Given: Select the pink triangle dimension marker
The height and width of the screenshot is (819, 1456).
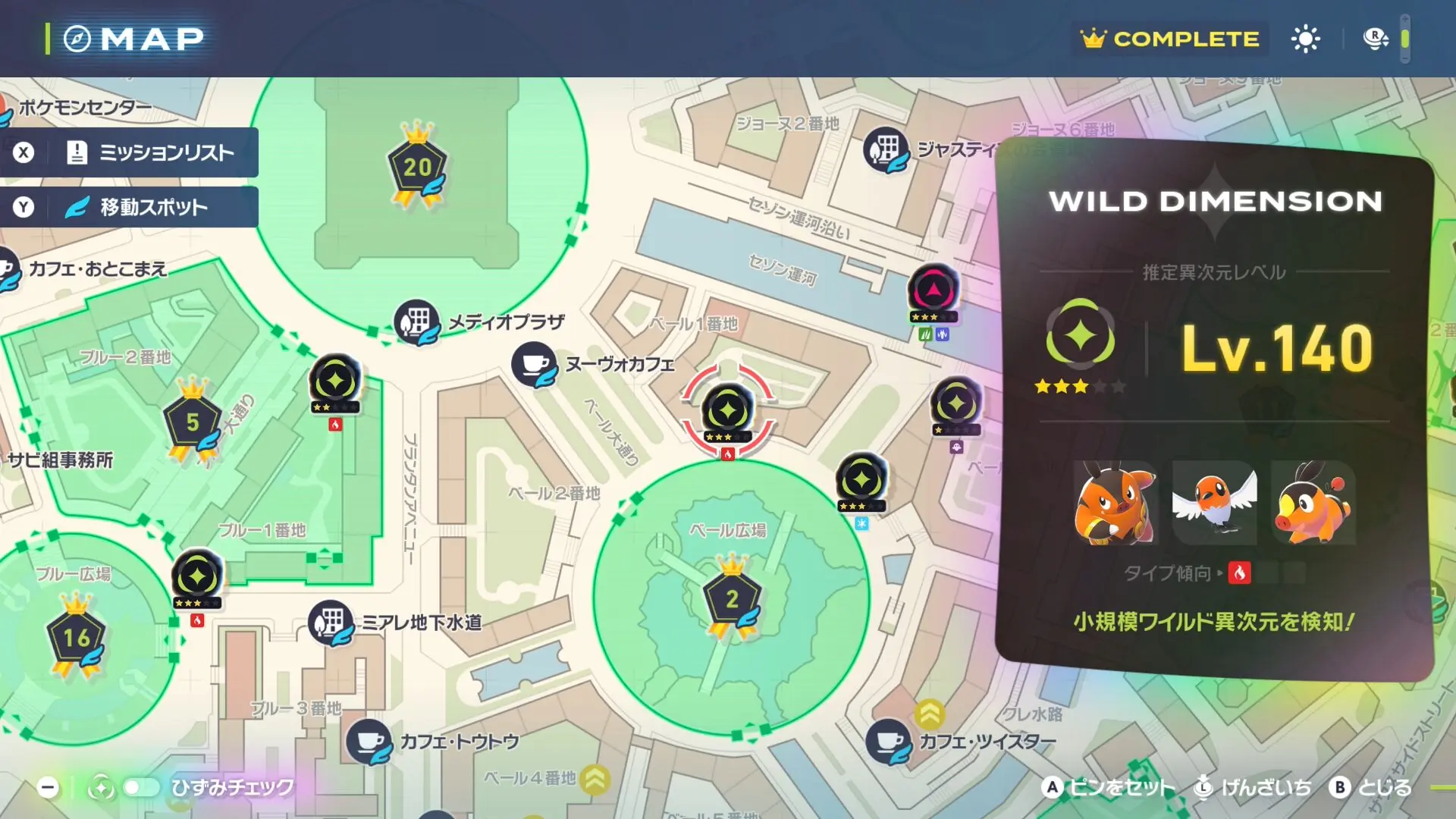Looking at the screenshot, I should [x=933, y=290].
